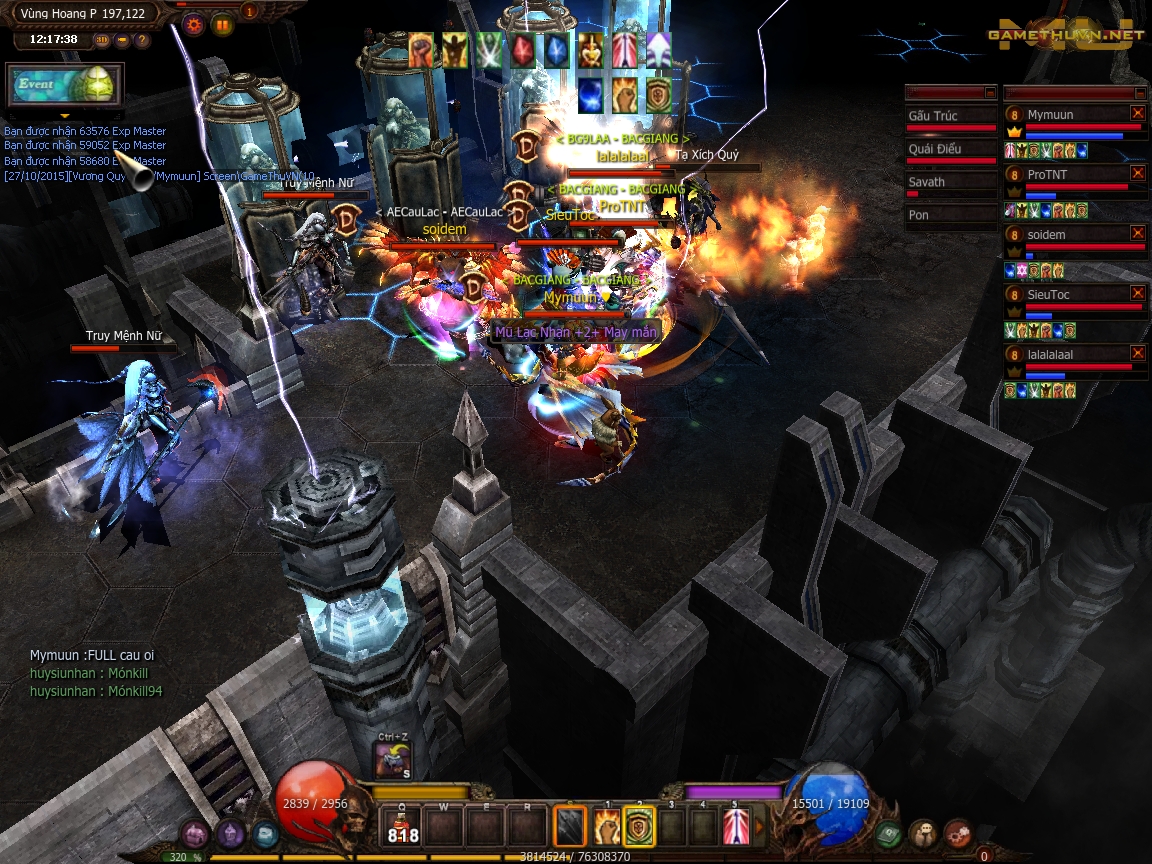Remove soidem from the party list

click(x=1137, y=233)
